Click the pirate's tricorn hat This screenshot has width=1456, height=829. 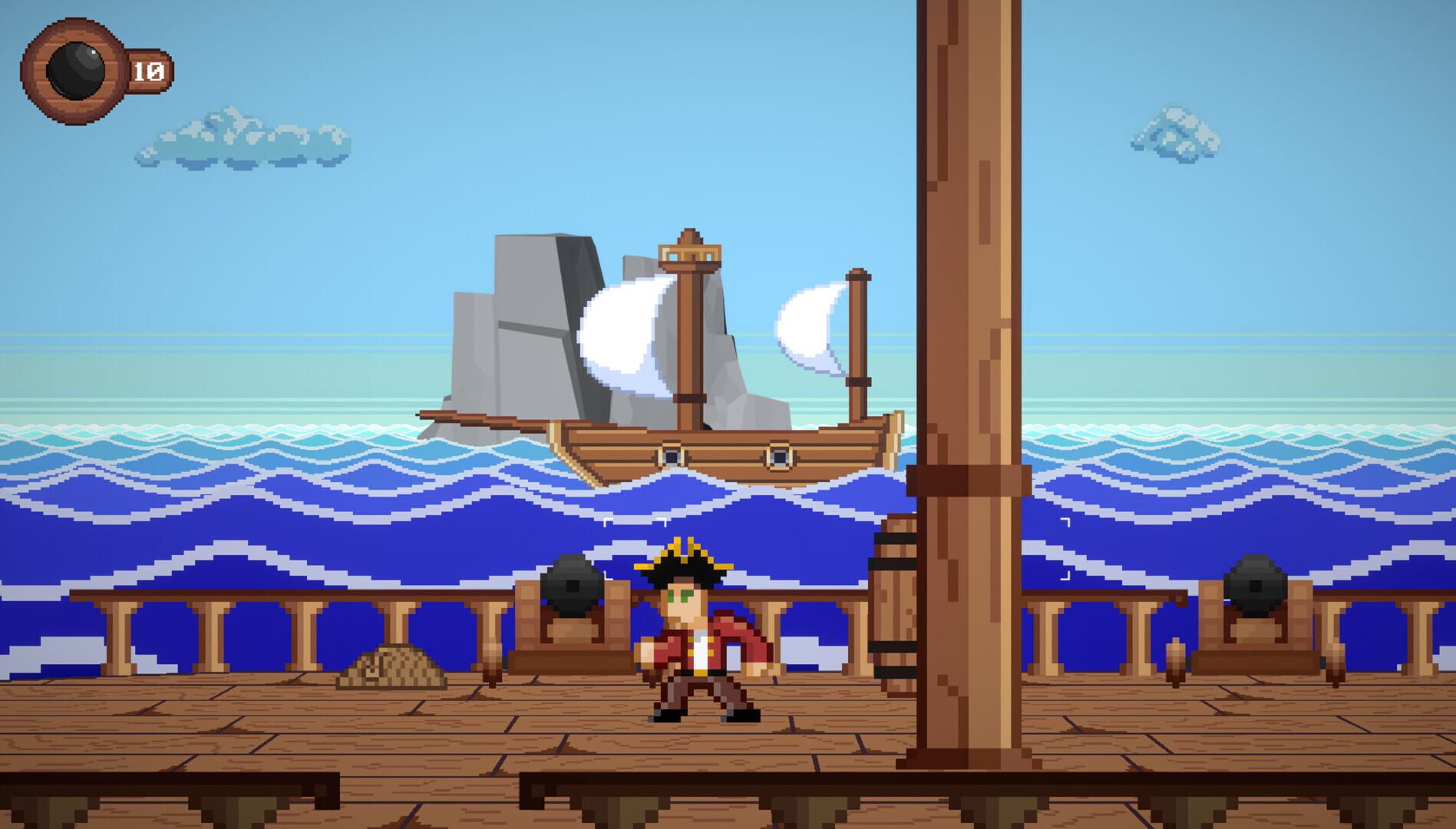tap(683, 564)
